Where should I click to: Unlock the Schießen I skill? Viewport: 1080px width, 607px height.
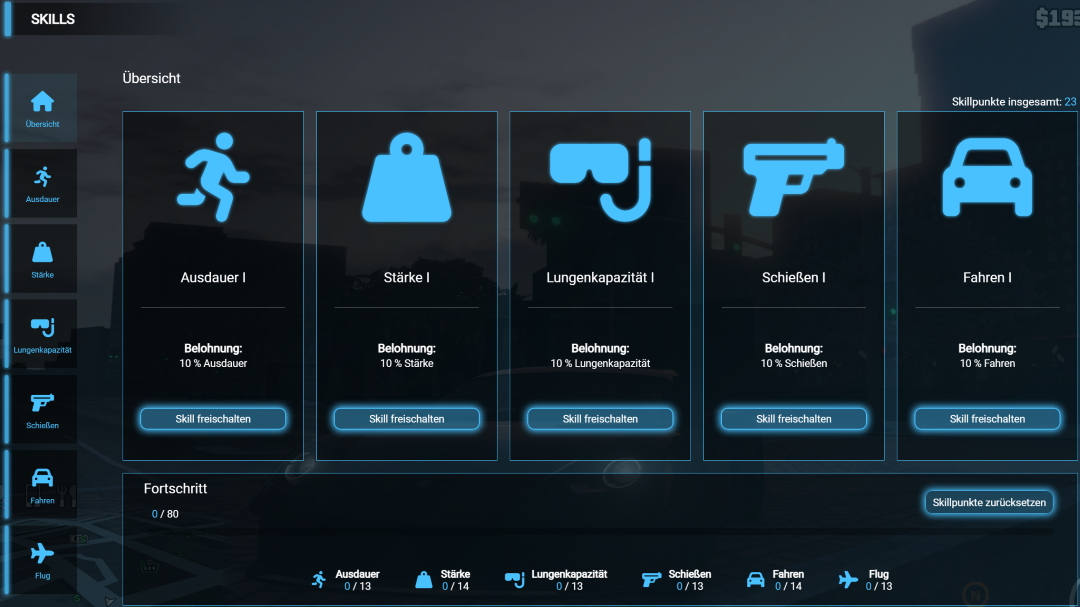click(x=794, y=419)
